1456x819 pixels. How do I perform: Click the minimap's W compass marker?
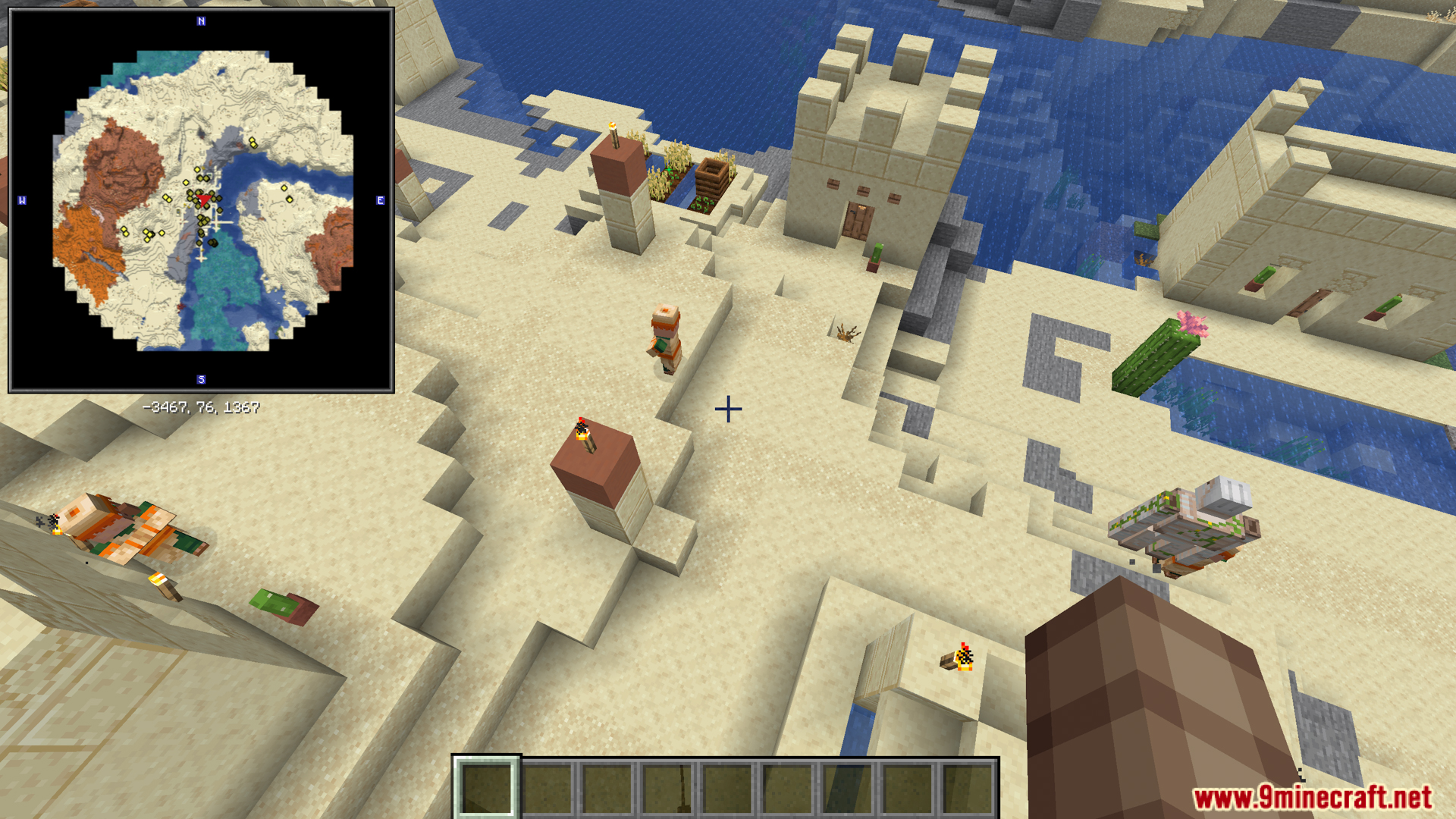(x=22, y=200)
